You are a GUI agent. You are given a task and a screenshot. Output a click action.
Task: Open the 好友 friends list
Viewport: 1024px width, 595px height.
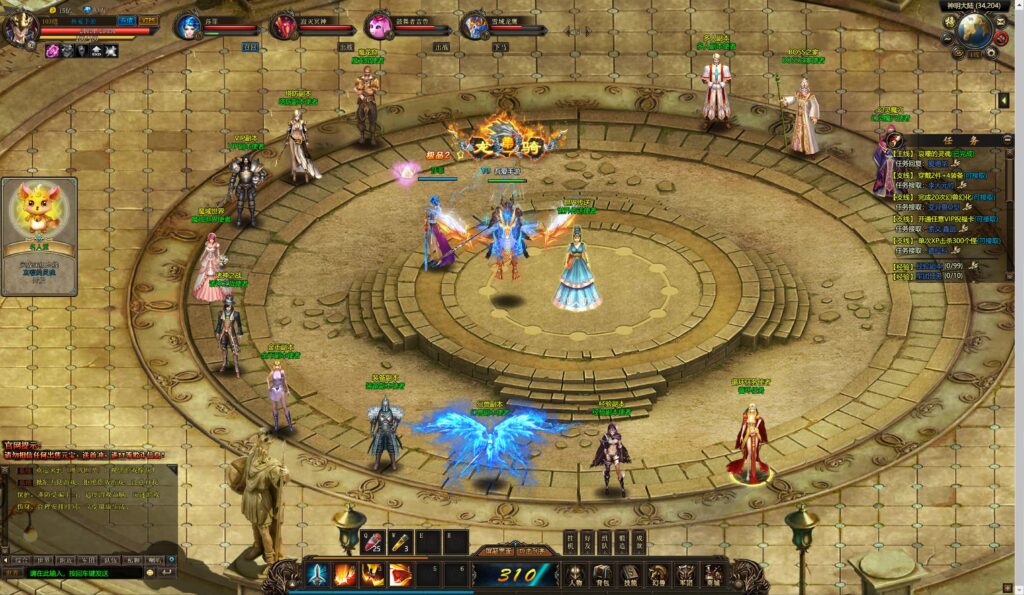point(587,540)
